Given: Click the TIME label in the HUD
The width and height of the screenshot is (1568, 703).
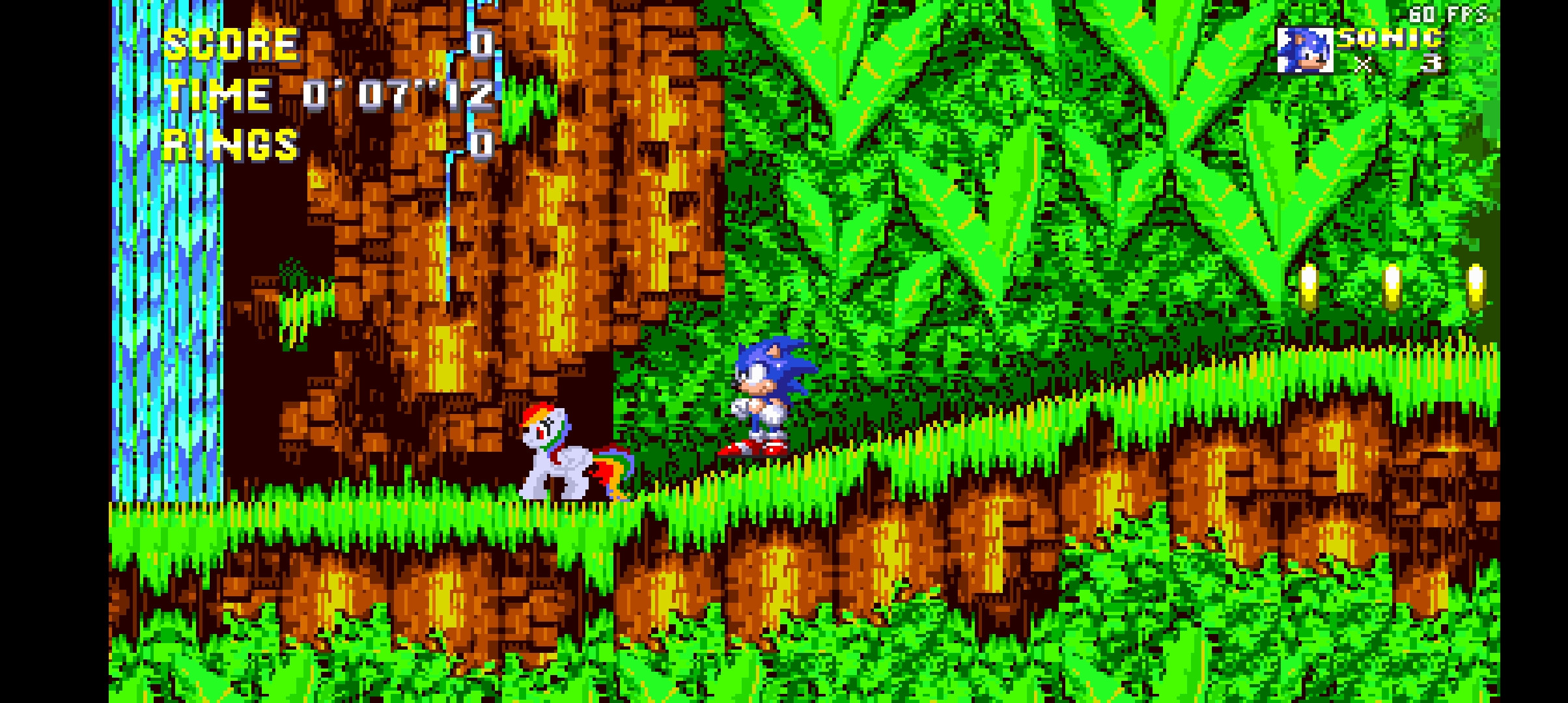Looking at the screenshot, I should pos(218,96).
